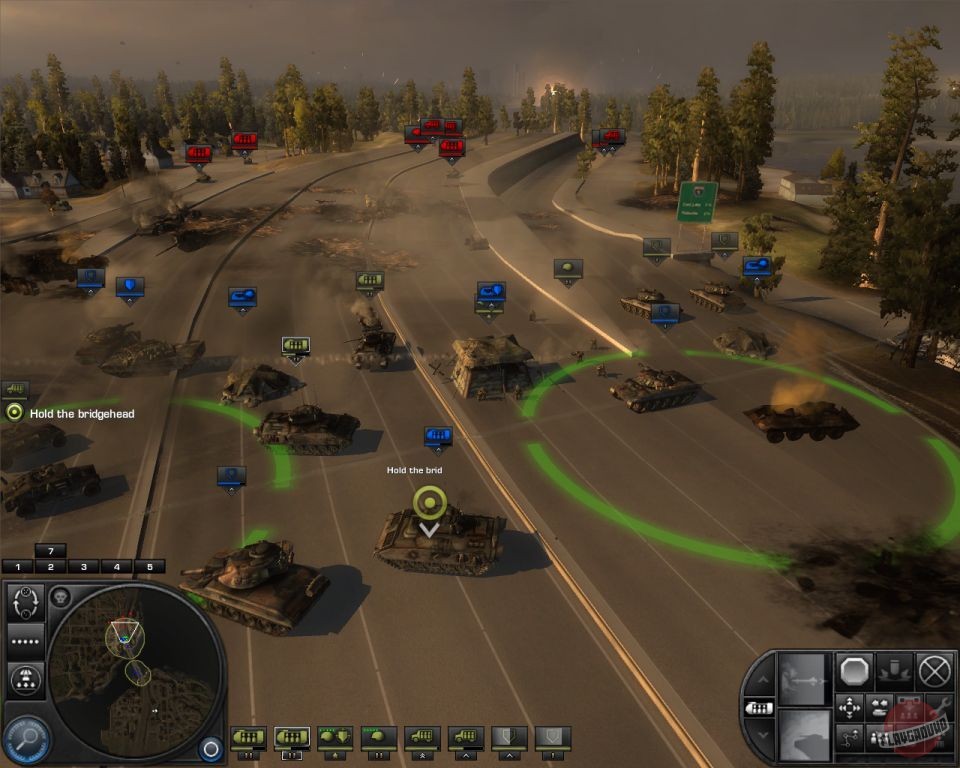Select the single helmet infantry unit card
This screenshot has width=960, height=768.
pos(379,738)
